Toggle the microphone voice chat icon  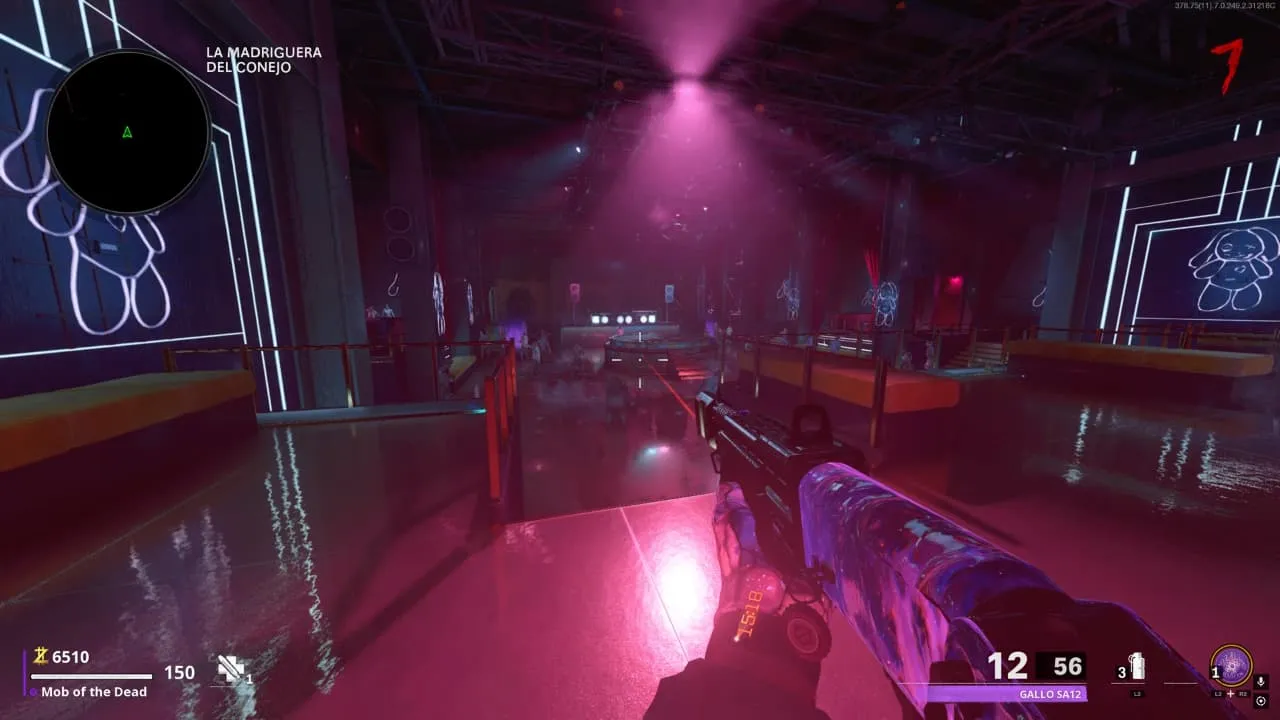coord(1260,682)
